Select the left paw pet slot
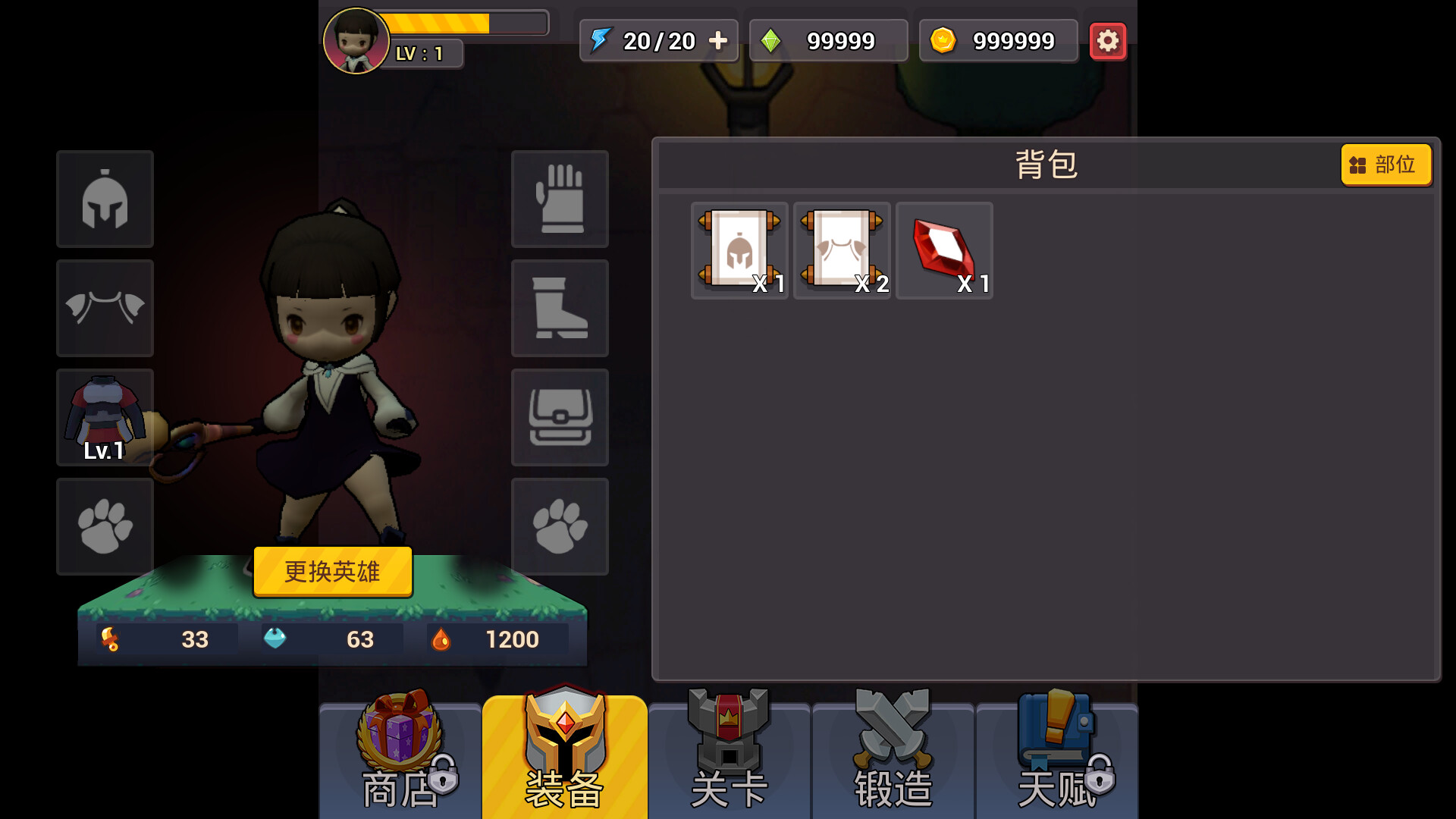The image size is (1456, 819). pyautogui.click(x=104, y=526)
